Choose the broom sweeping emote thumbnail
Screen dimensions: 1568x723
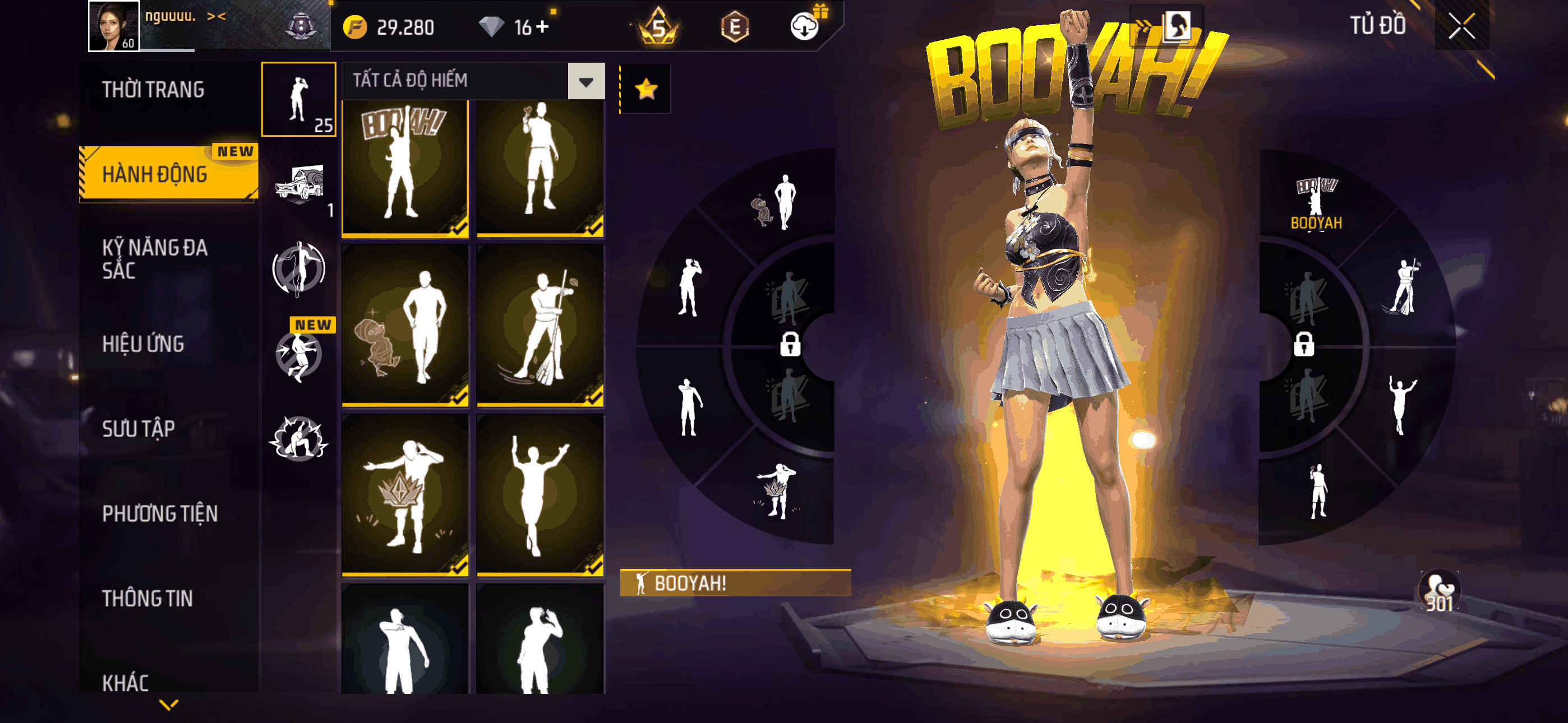pyautogui.click(x=540, y=326)
